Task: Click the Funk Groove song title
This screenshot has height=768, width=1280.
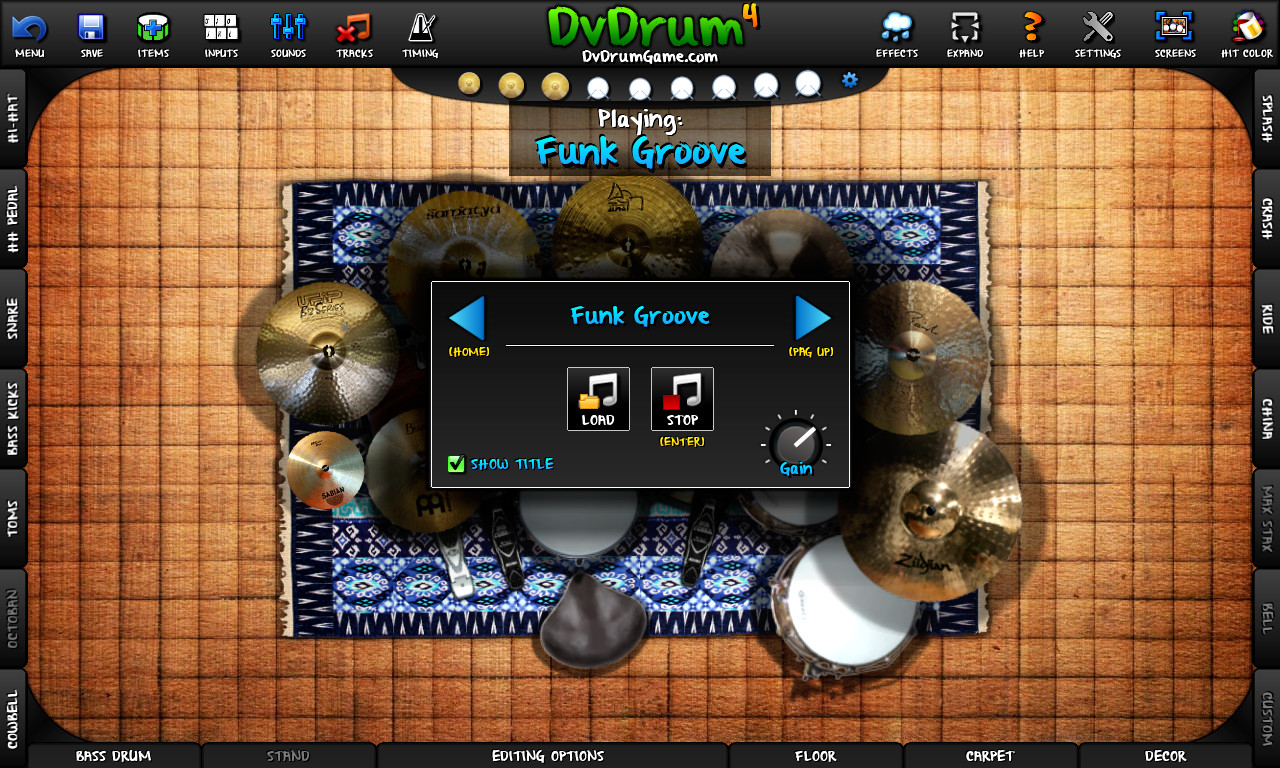Action: [x=640, y=317]
